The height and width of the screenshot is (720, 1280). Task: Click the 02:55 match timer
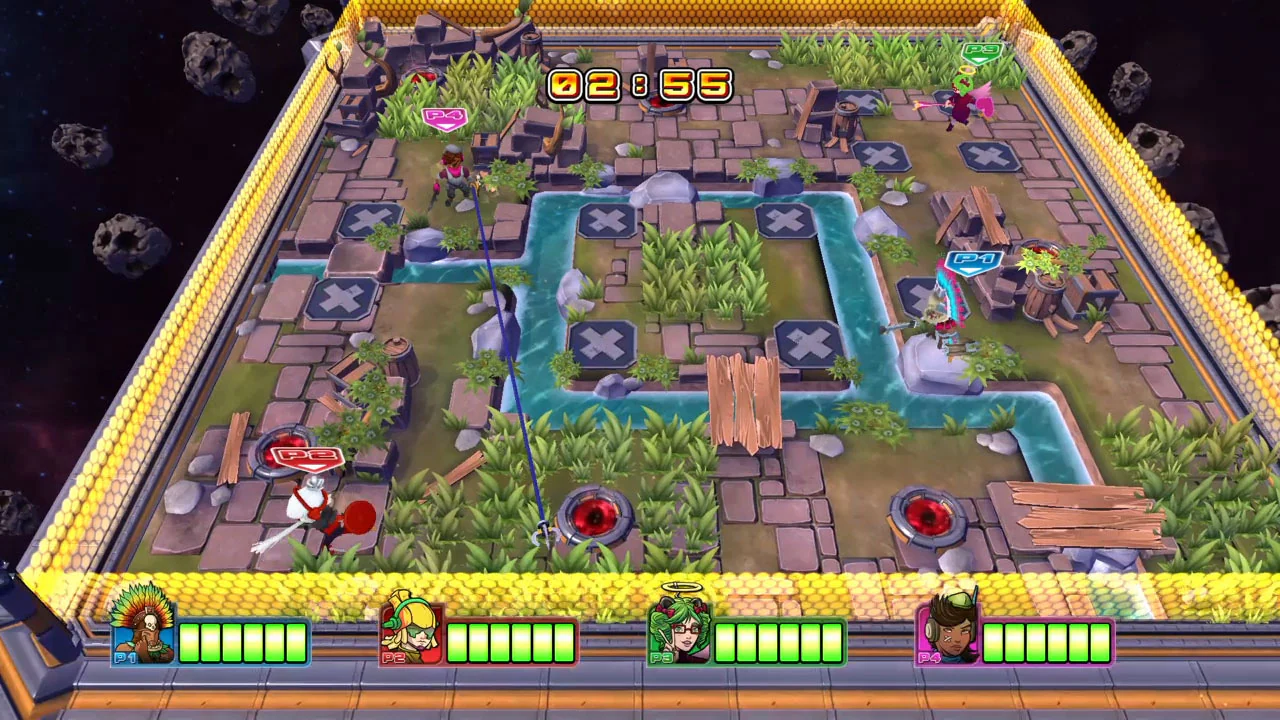click(640, 86)
